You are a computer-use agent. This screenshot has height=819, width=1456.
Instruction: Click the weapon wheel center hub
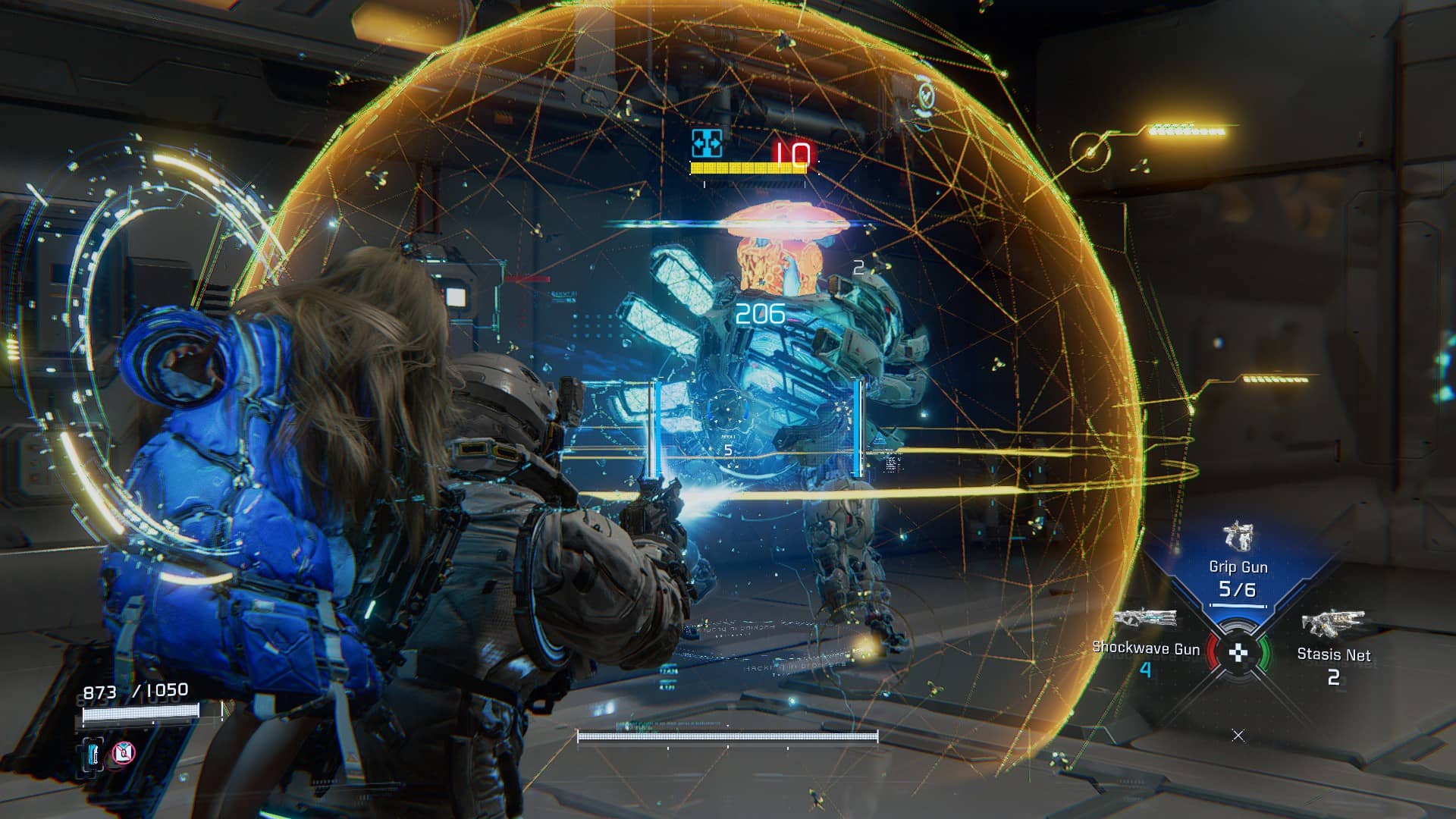tap(1238, 652)
